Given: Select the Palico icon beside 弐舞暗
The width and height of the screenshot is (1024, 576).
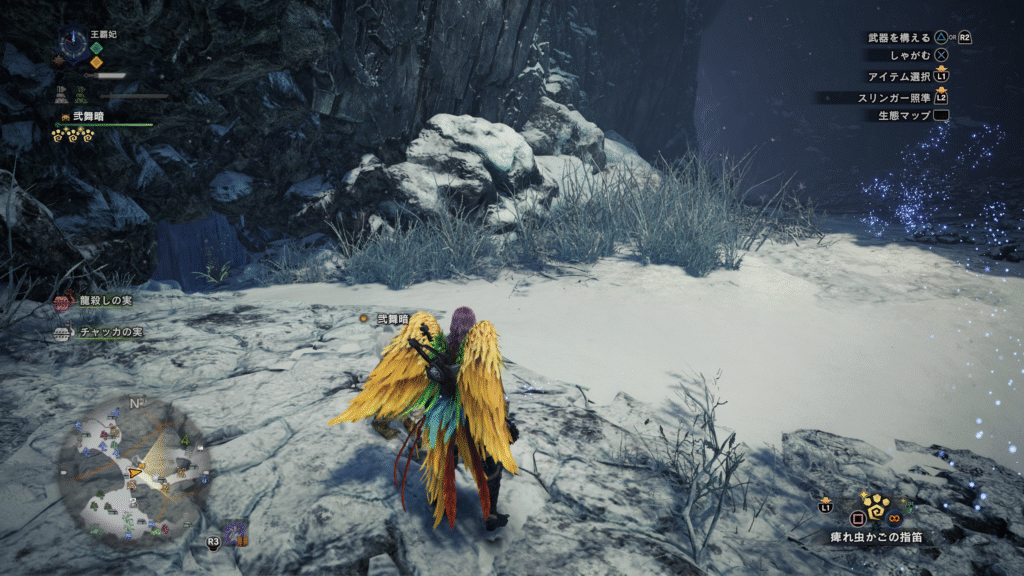Looking at the screenshot, I should (65, 116).
